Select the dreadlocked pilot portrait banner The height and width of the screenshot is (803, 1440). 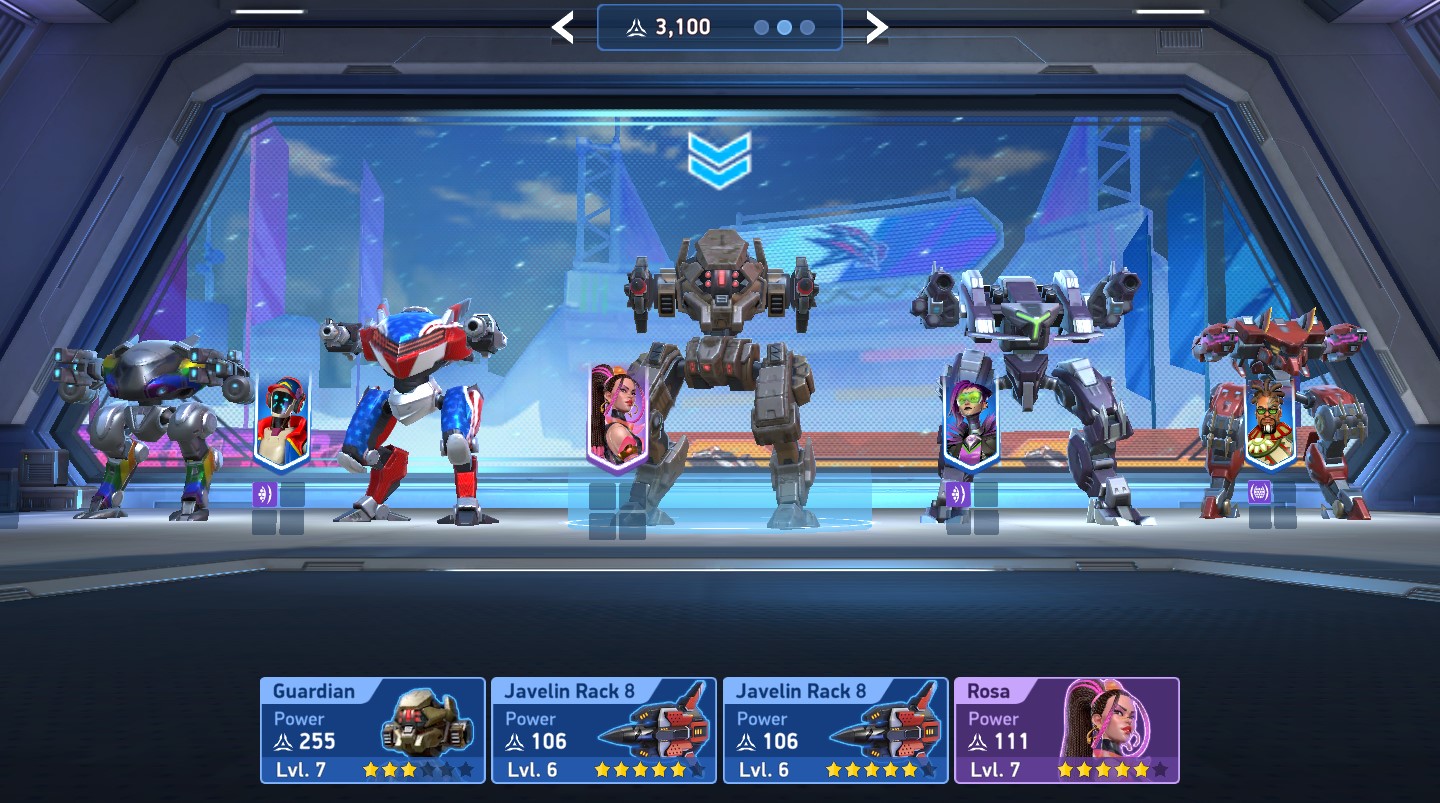pyautogui.click(x=1270, y=425)
